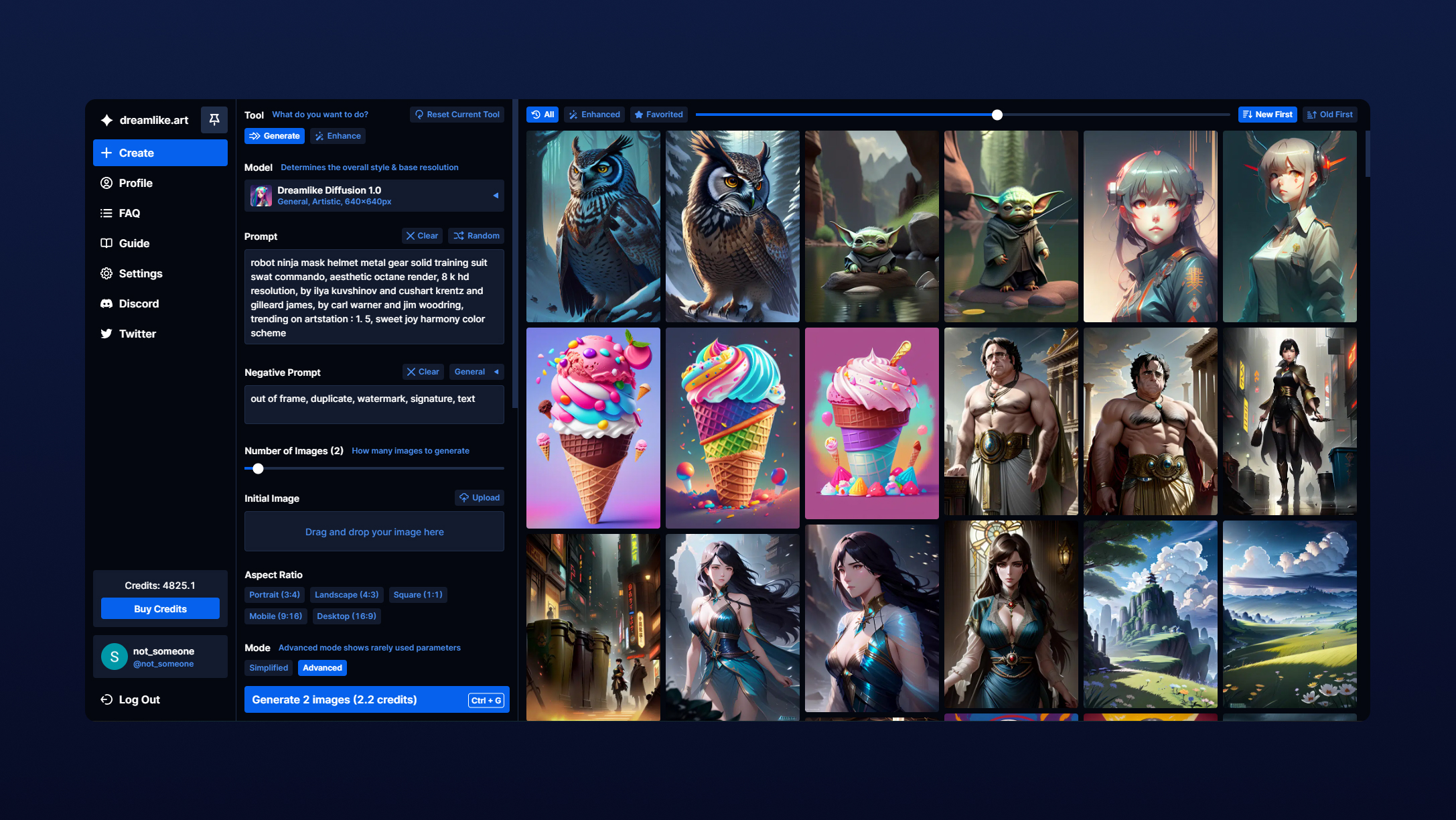Open the Profile page
The image size is (1456, 820).
click(x=135, y=183)
